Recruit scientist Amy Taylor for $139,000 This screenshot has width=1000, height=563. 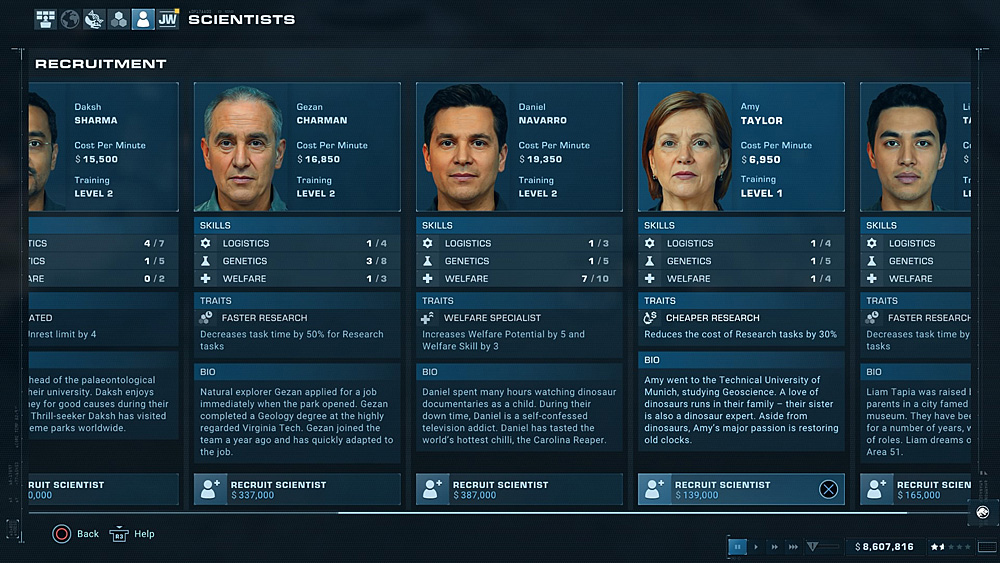(741, 489)
